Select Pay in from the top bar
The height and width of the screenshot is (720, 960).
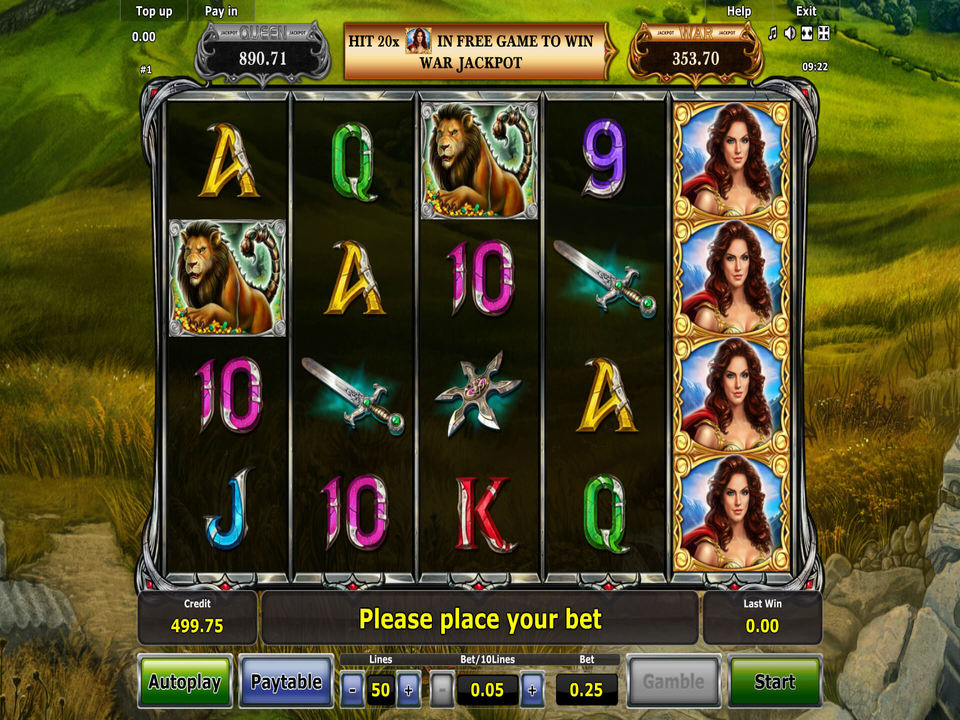(221, 12)
